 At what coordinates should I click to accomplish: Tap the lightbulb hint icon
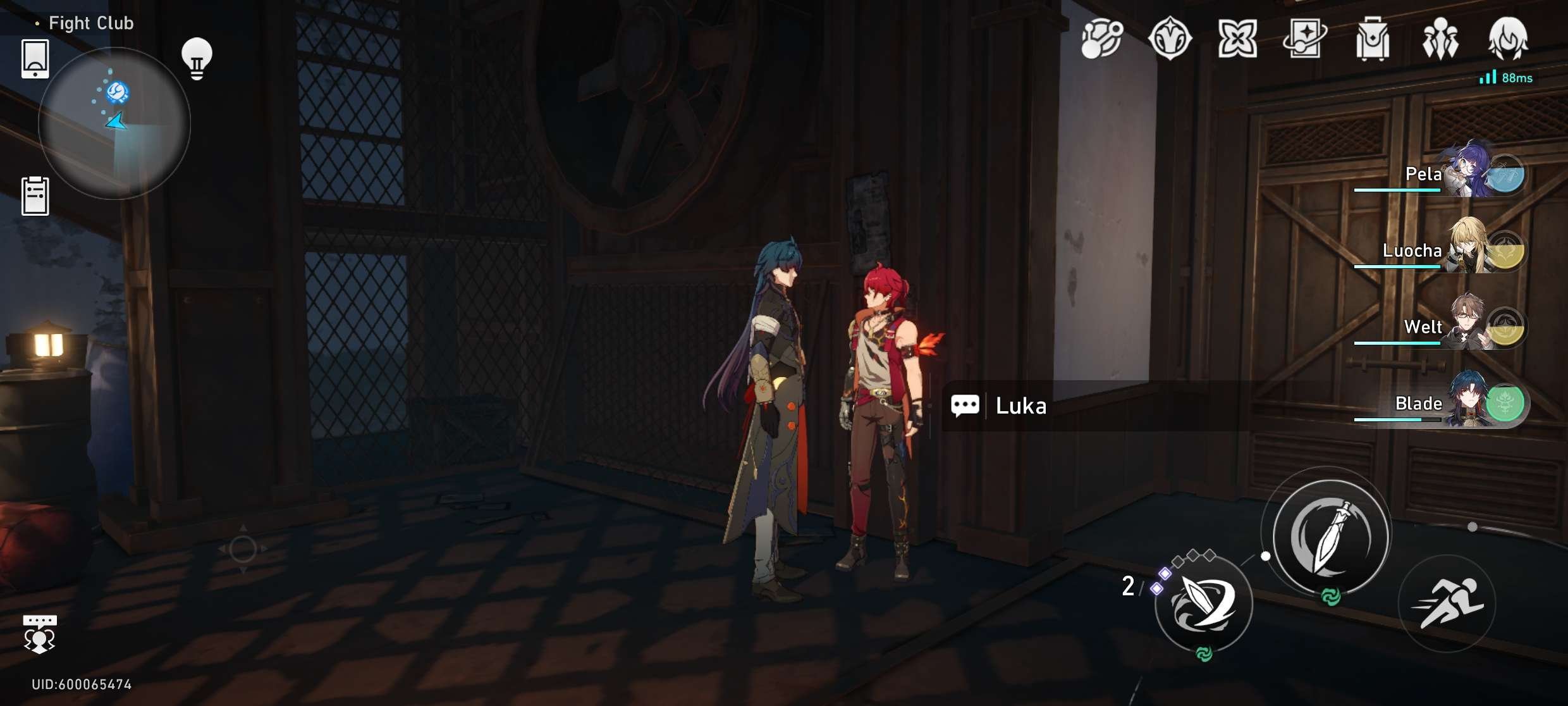tap(197, 57)
